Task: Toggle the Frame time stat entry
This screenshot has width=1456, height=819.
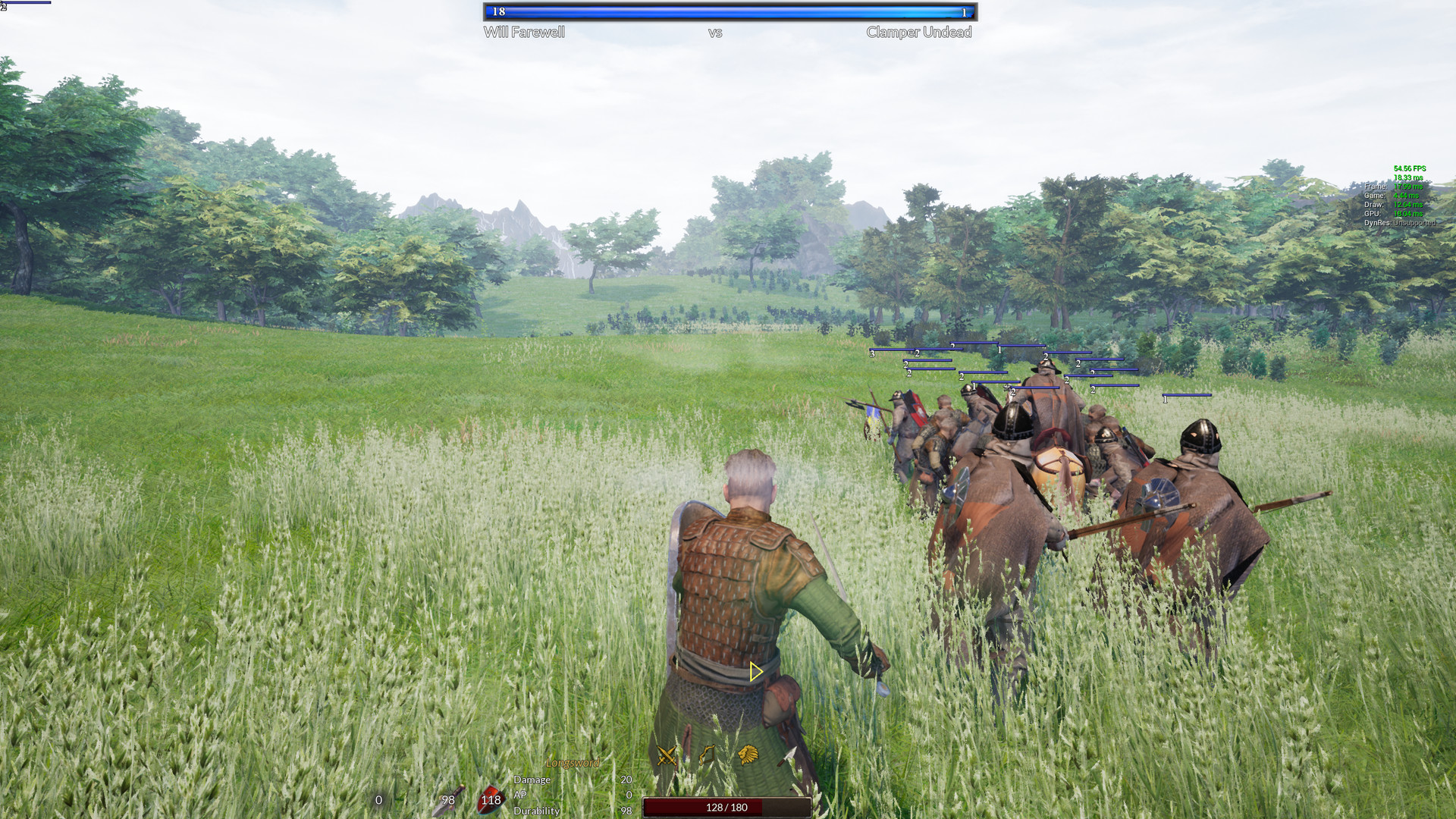Action: [x=1392, y=187]
